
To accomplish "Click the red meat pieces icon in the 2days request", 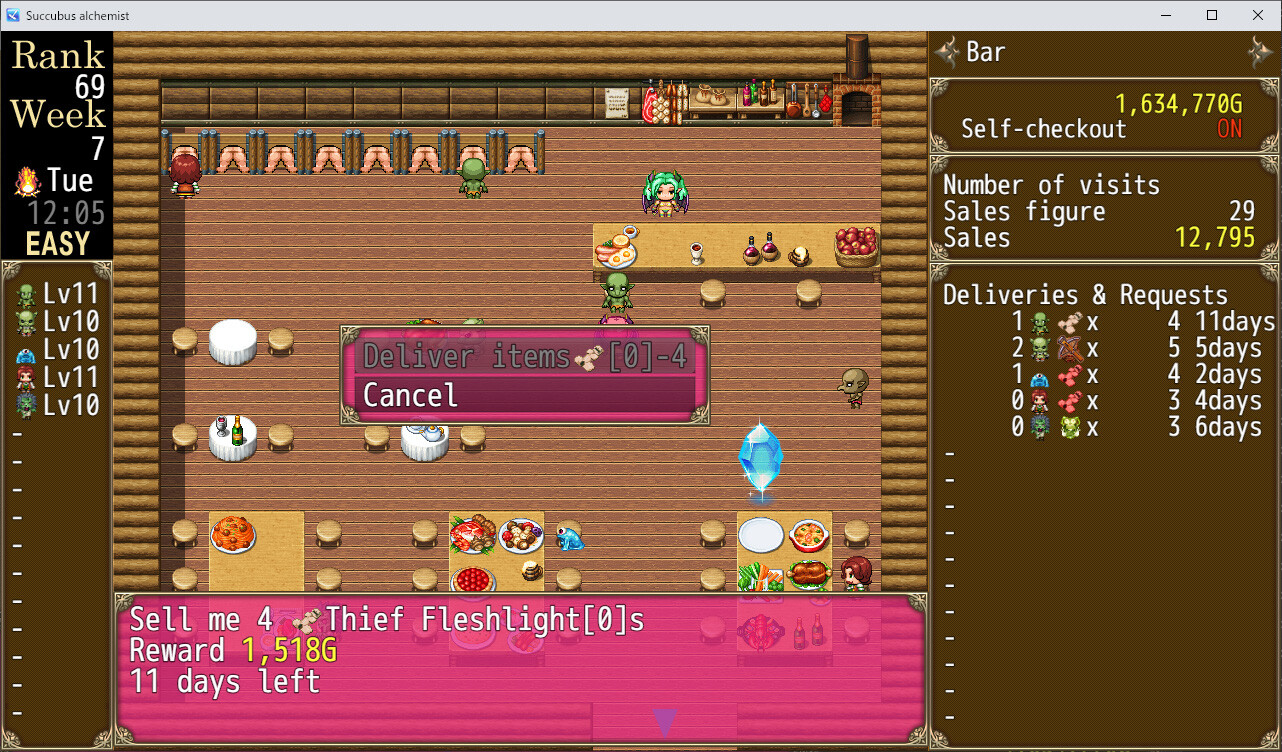I will pyautogui.click(x=1070, y=375).
